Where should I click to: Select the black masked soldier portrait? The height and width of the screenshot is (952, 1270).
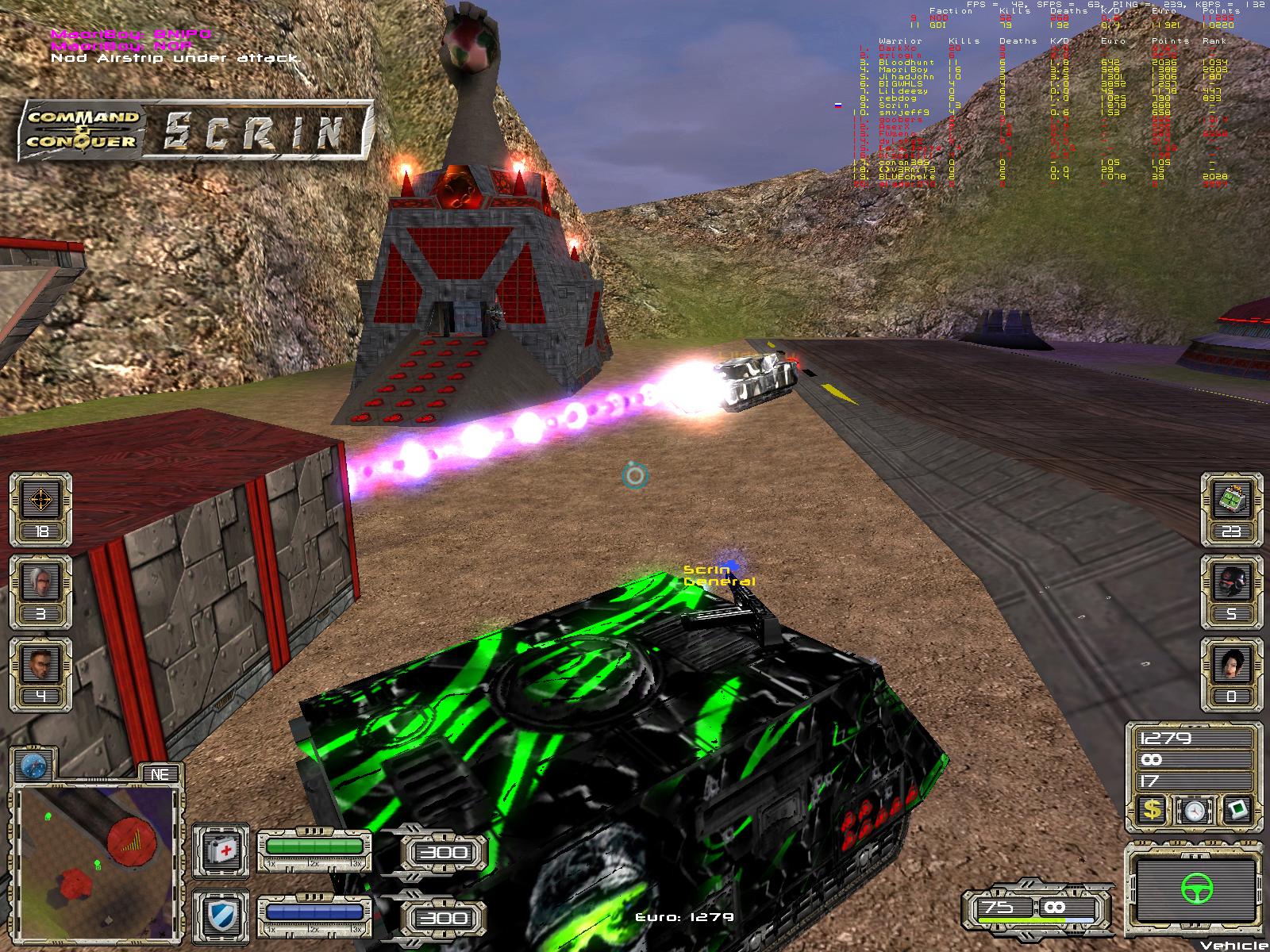pyautogui.click(x=1232, y=584)
